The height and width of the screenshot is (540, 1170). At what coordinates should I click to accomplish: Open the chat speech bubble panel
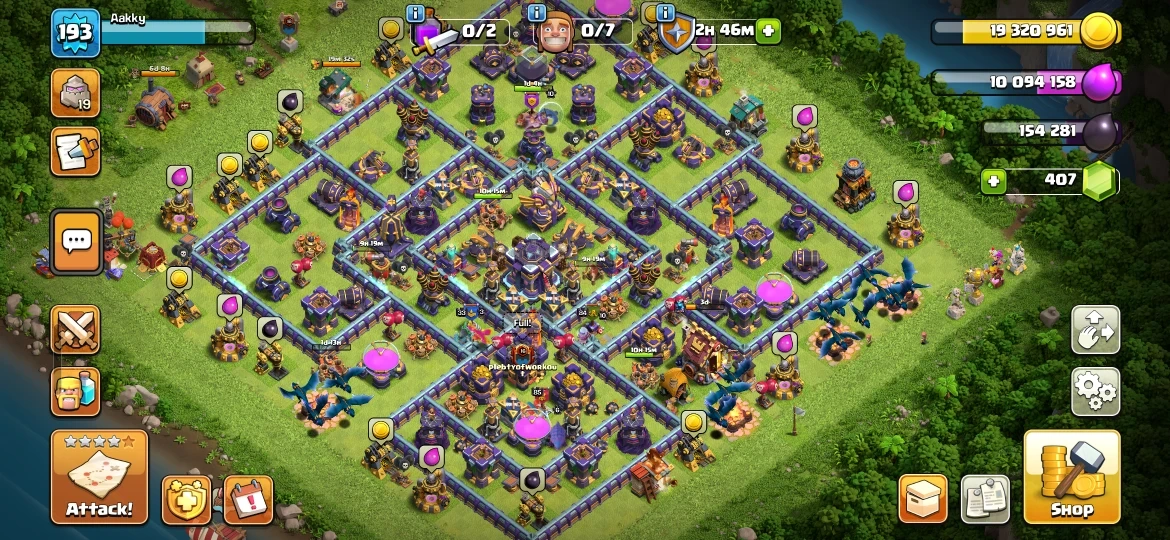(x=76, y=241)
